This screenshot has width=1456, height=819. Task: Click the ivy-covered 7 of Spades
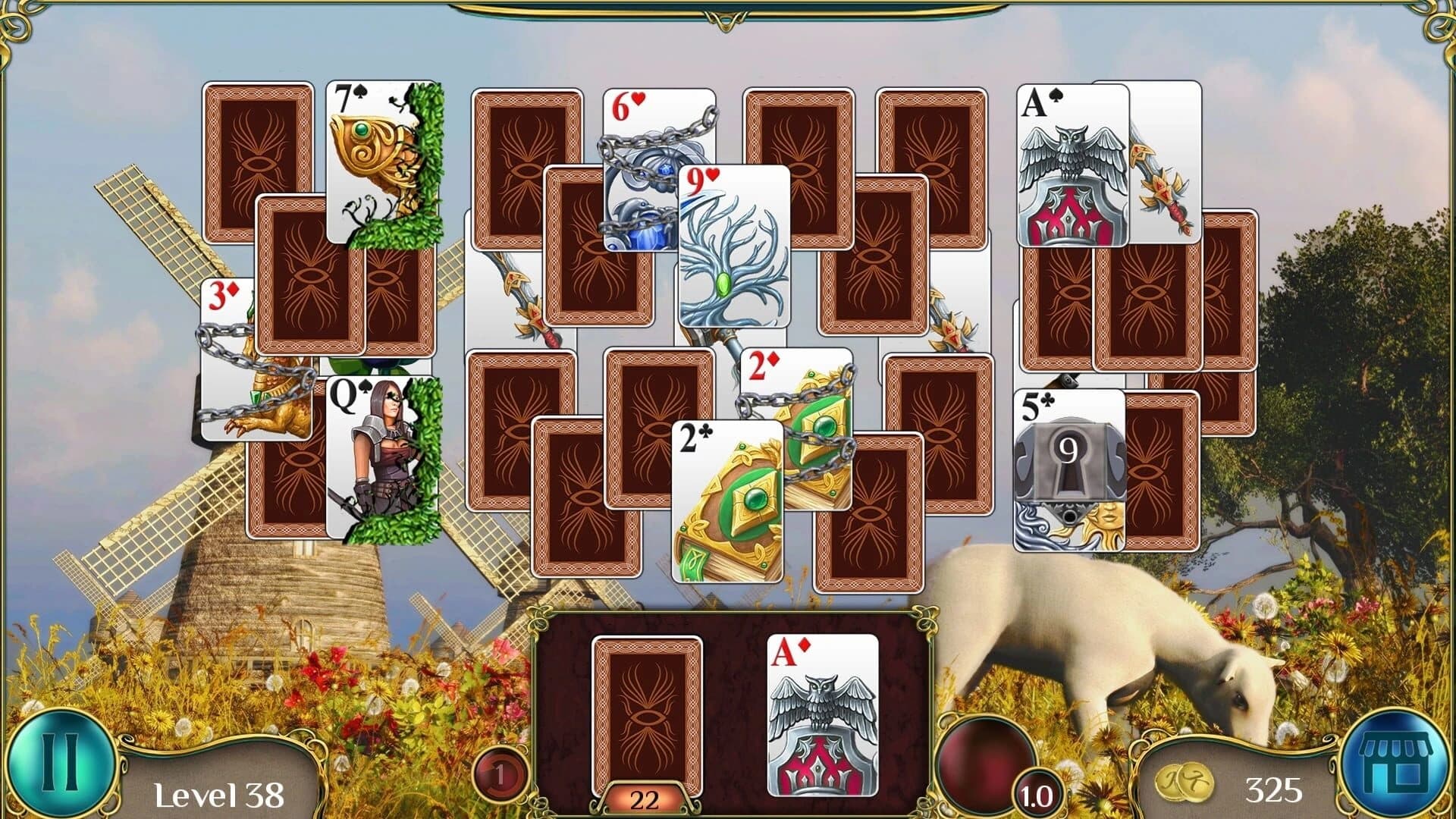click(372, 152)
